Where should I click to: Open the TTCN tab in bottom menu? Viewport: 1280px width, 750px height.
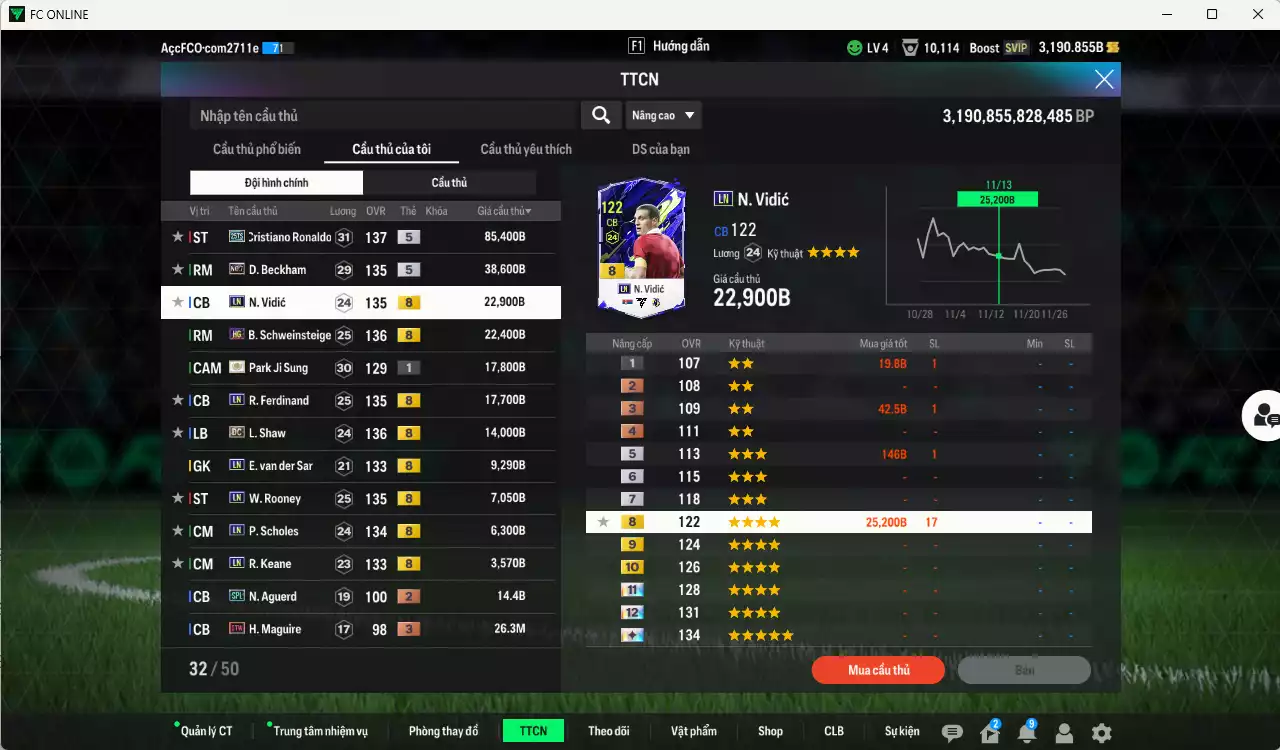pyautogui.click(x=533, y=731)
